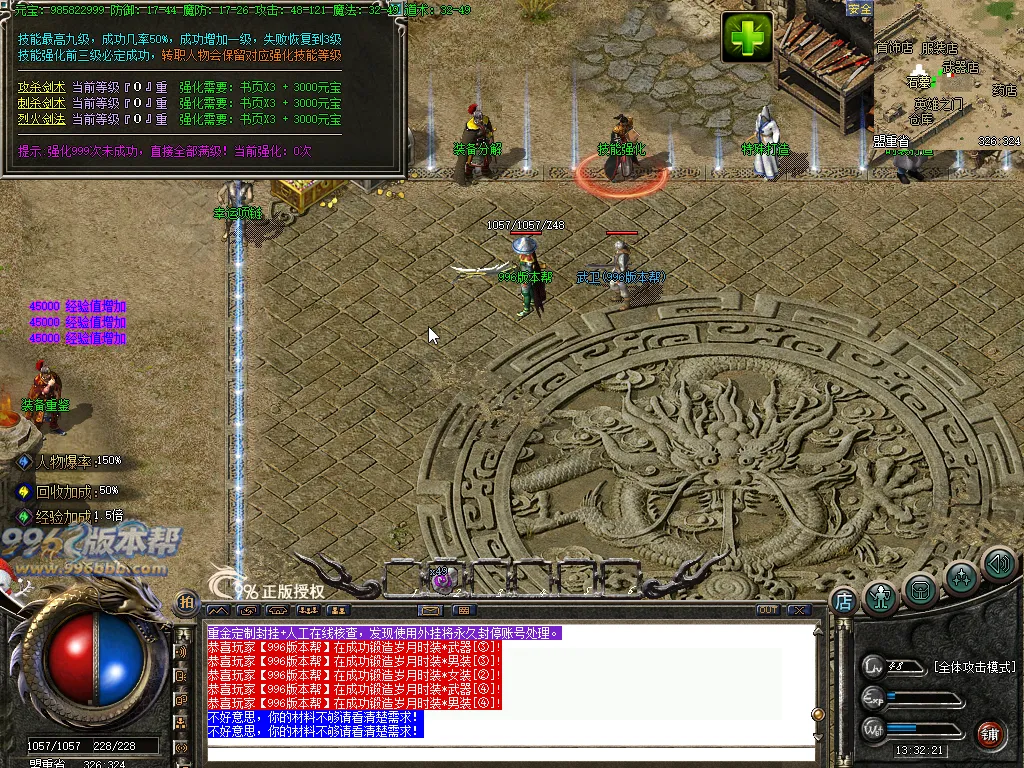Use the purple potion hotbar slot
The width and height of the screenshot is (1024, 768).
[442, 580]
